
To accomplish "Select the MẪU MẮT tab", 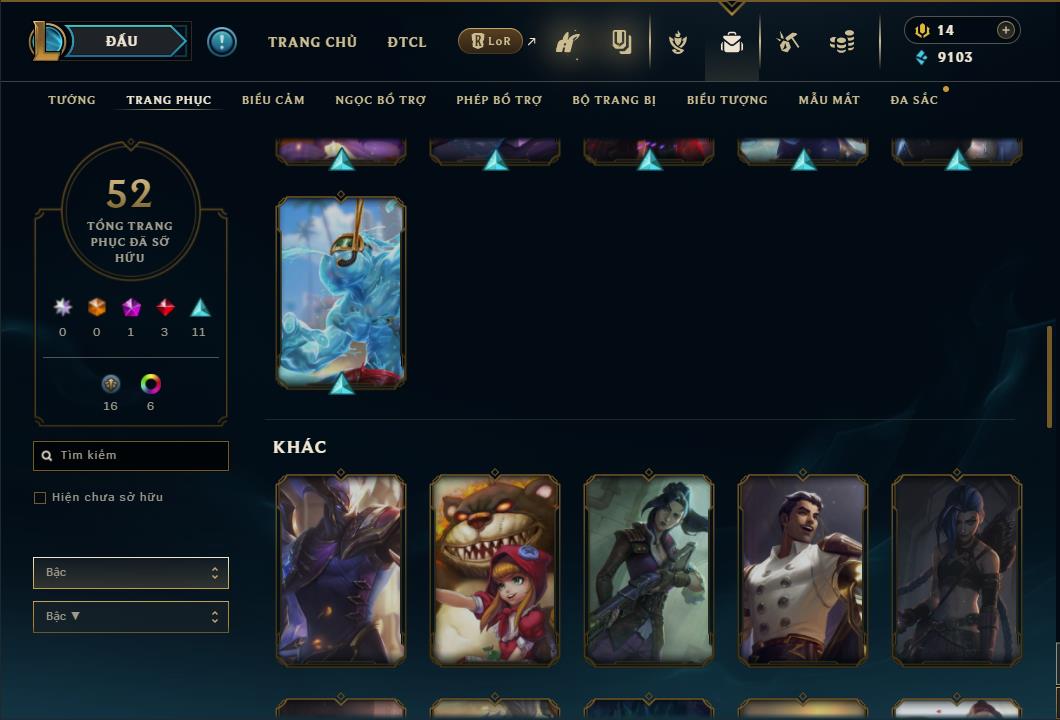I will tap(829, 100).
